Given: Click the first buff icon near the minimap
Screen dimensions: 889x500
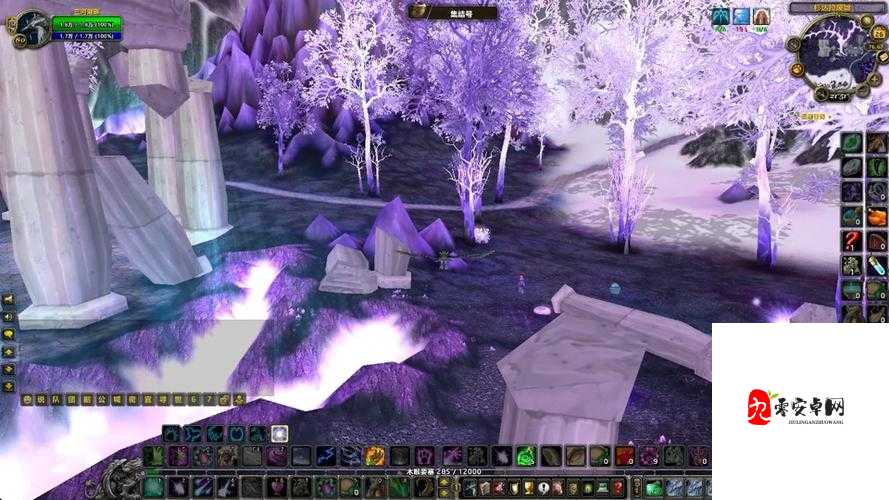Looking at the screenshot, I should pyautogui.click(x=720, y=17).
